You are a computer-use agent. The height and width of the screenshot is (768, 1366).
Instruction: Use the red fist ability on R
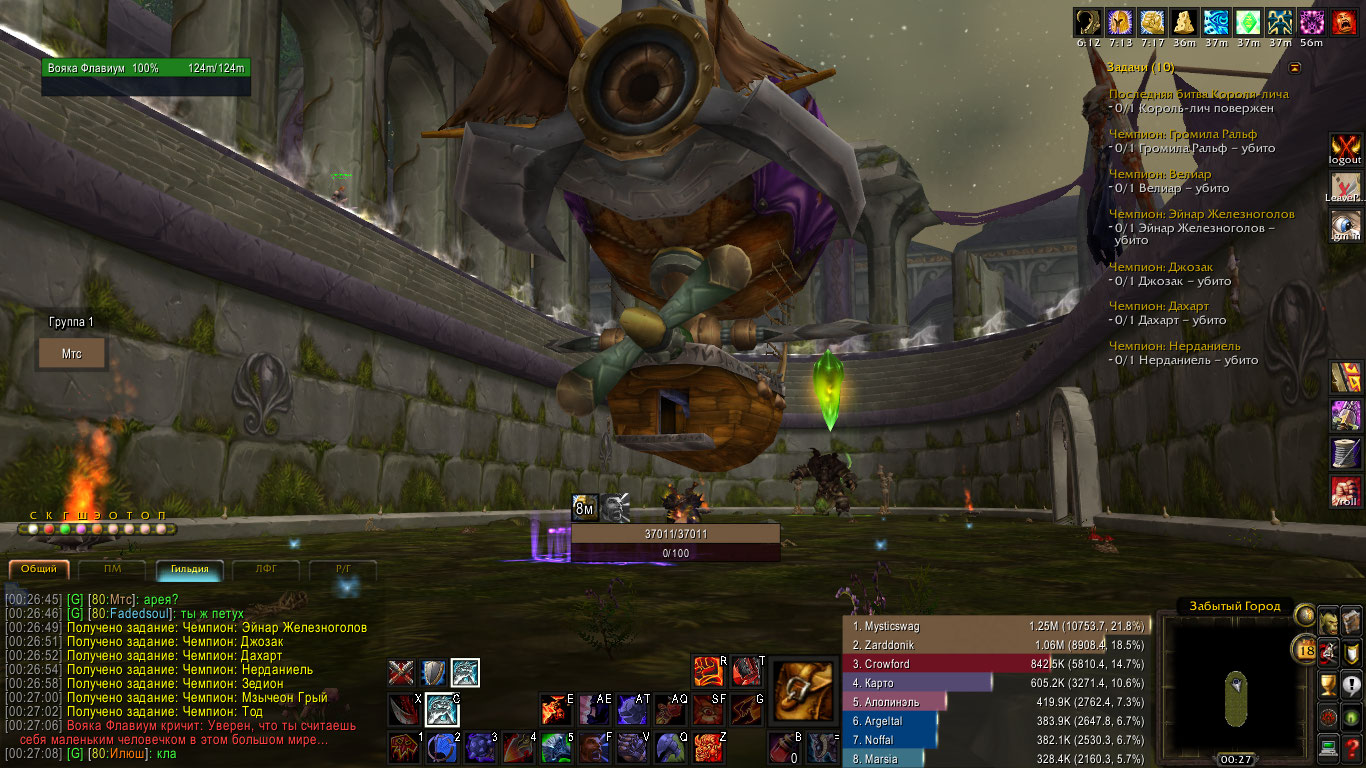[x=708, y=671]
